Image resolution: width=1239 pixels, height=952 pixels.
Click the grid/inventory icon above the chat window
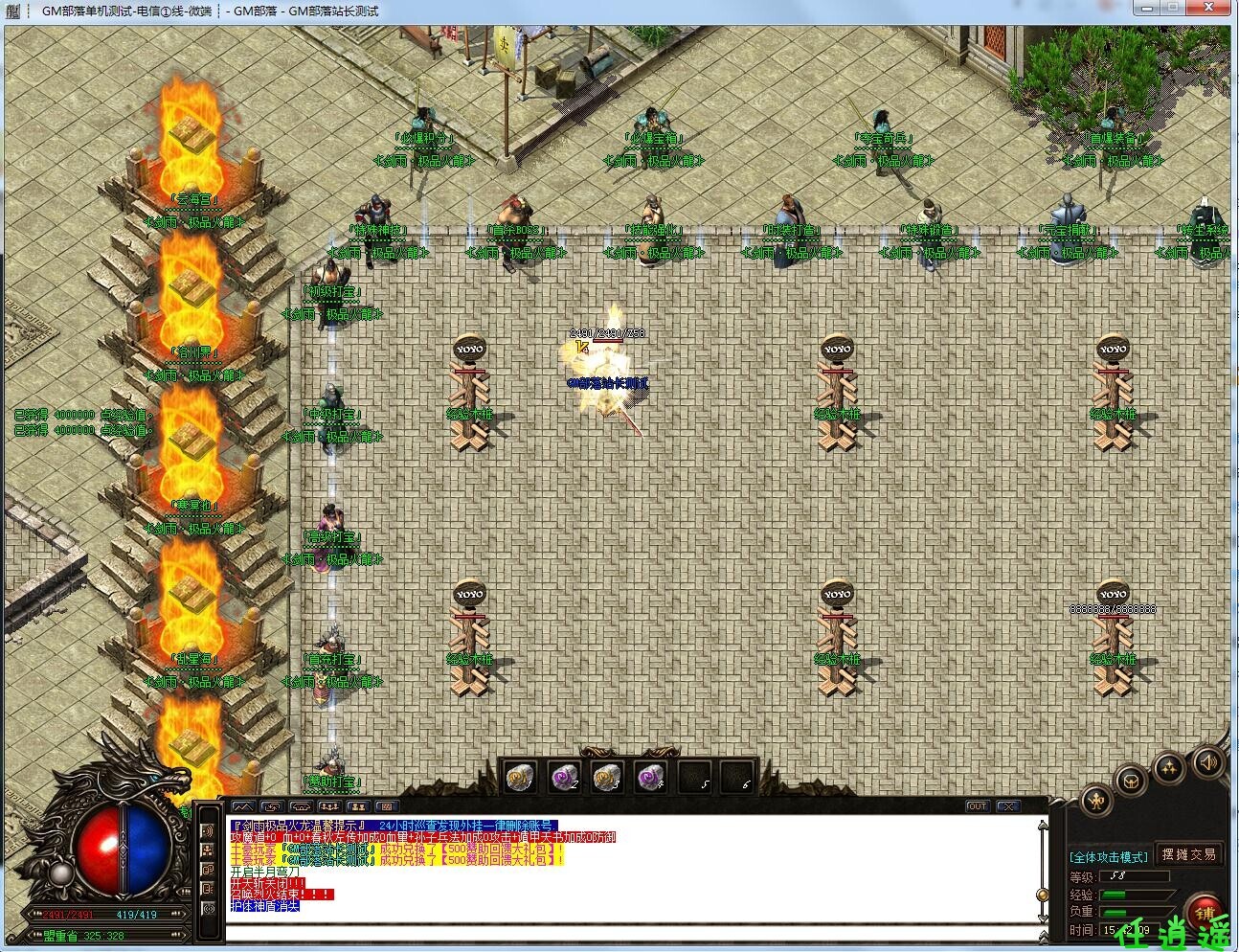click(x=387, y=806)
